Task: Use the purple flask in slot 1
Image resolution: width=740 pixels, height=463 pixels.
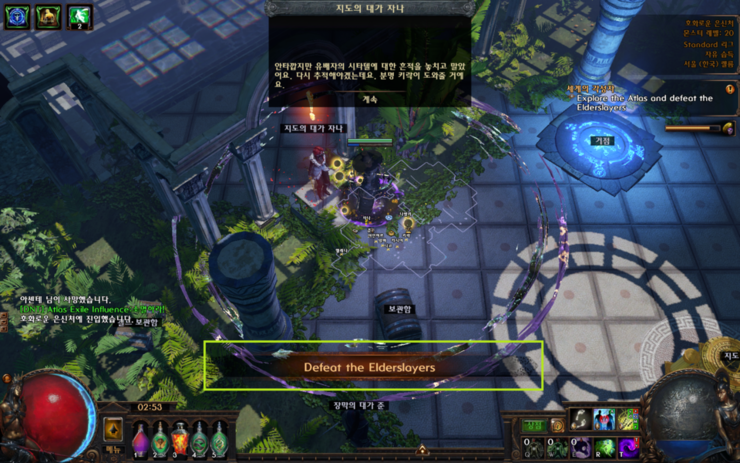Action: (x=140, y=437)
